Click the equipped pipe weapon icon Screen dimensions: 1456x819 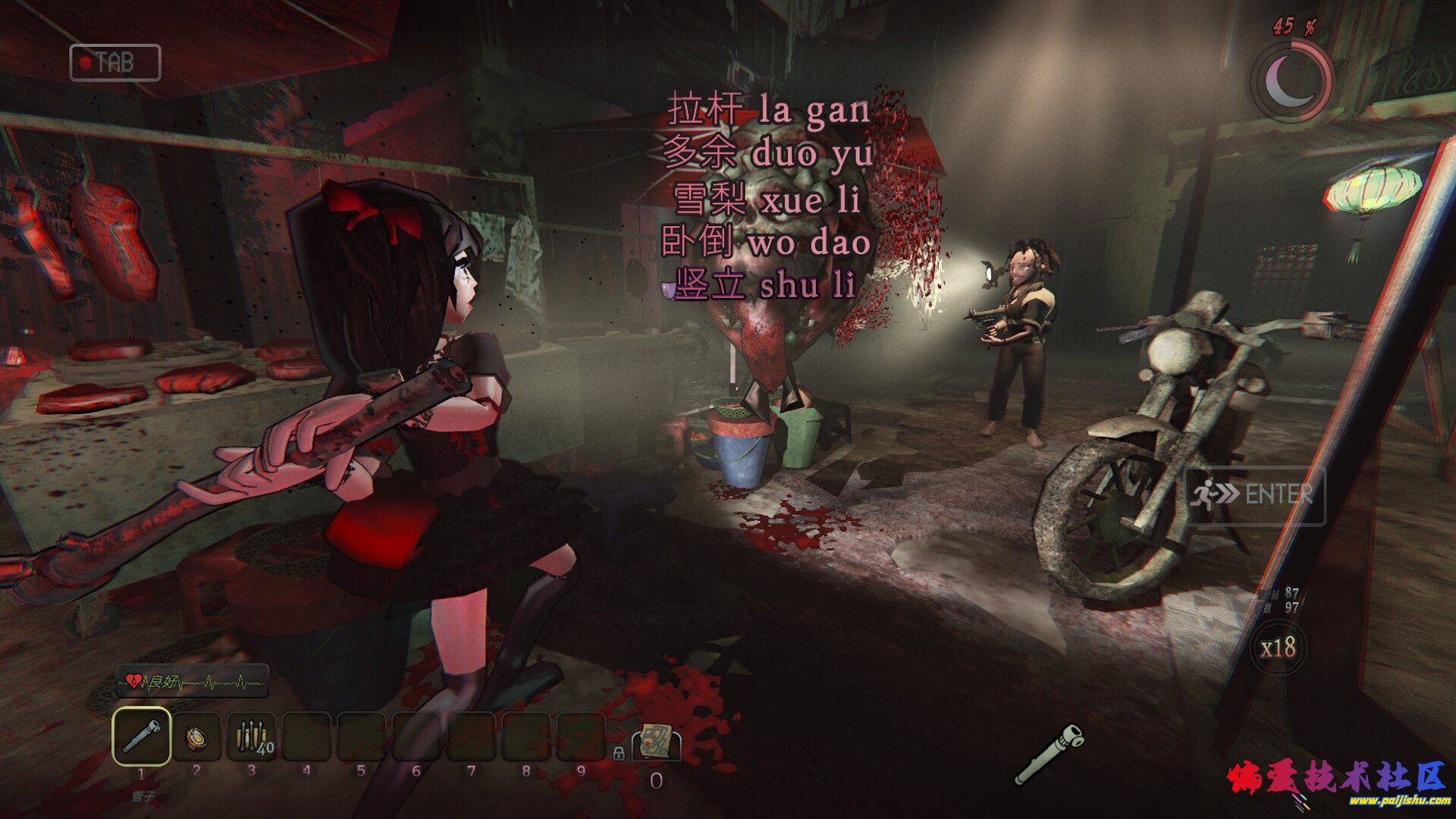(x=1050, y=754)
